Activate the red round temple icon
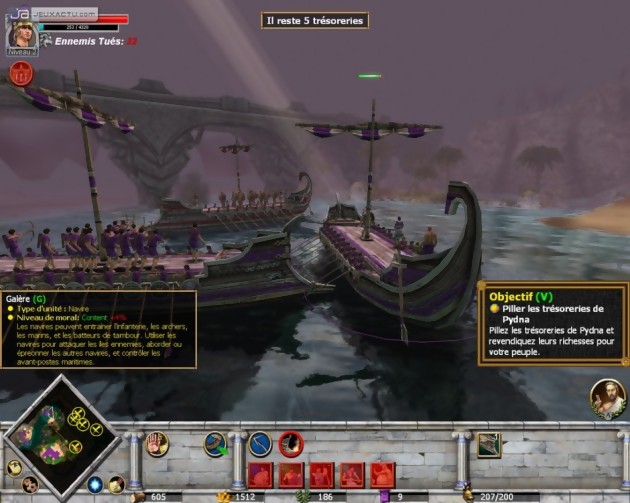The height and width of the screenshot is (503, 630). [x=20, y=72]
